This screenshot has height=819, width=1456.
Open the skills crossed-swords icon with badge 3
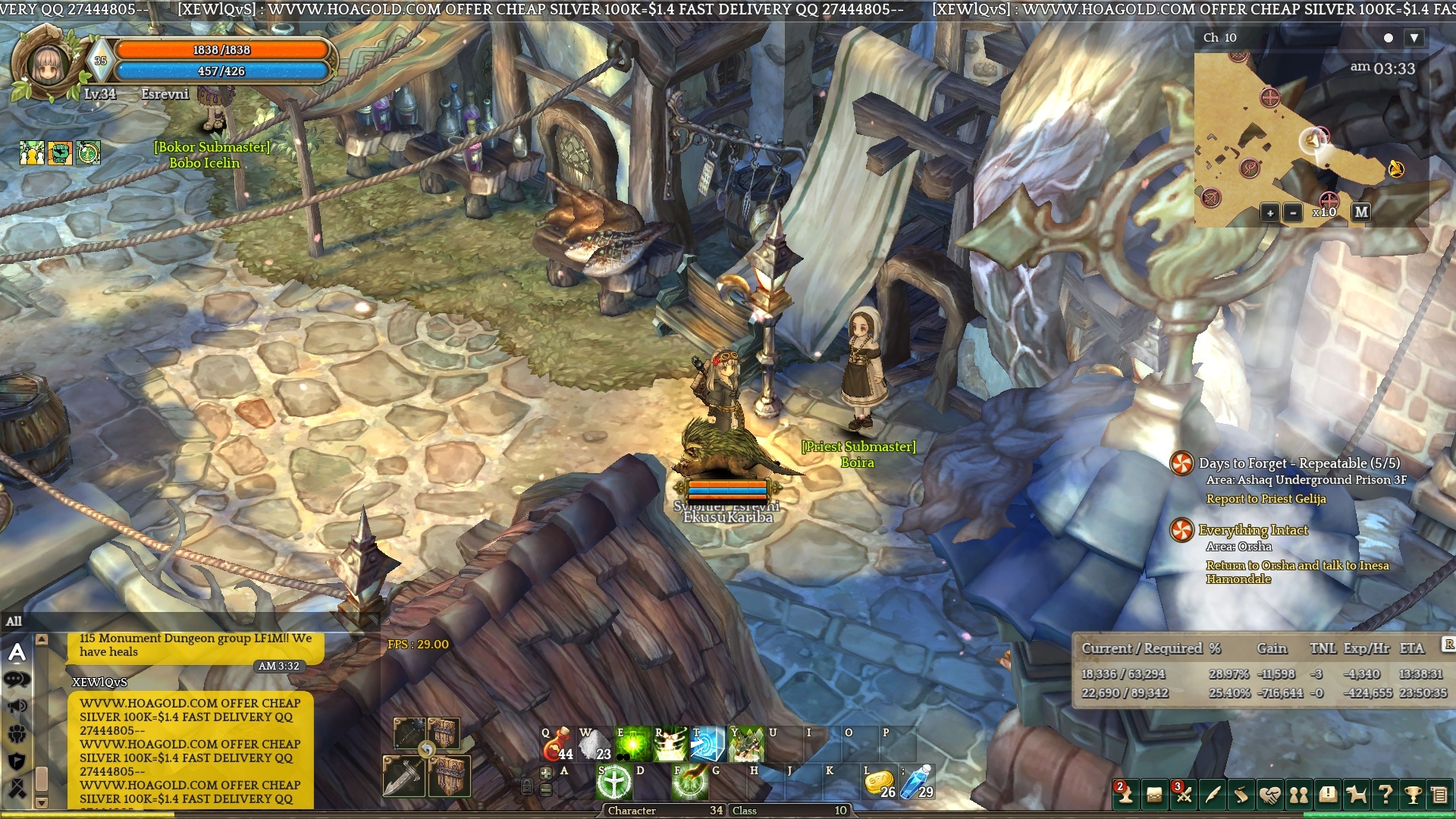click(x=1183, y=795)
